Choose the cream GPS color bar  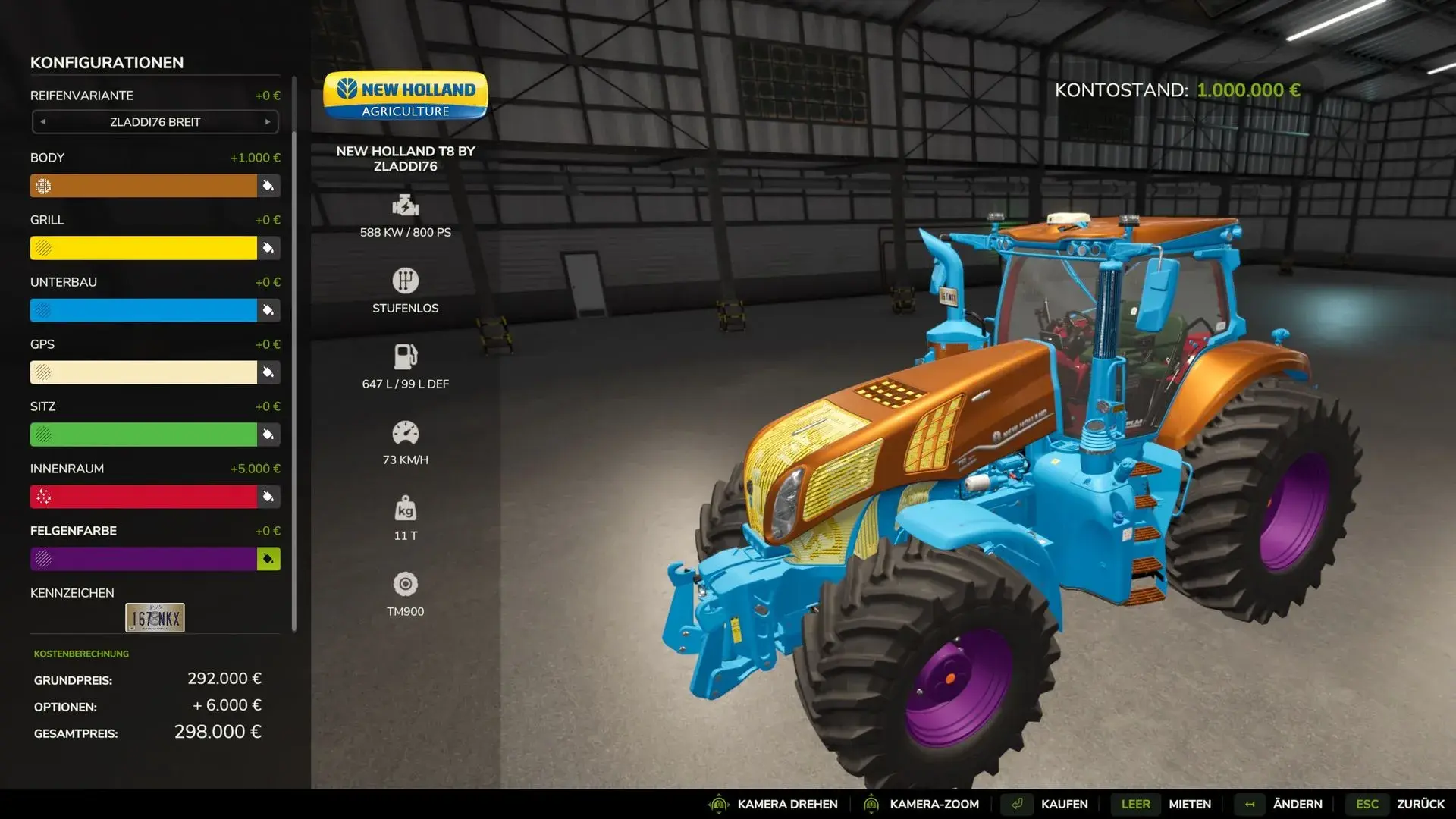(143, 372)
